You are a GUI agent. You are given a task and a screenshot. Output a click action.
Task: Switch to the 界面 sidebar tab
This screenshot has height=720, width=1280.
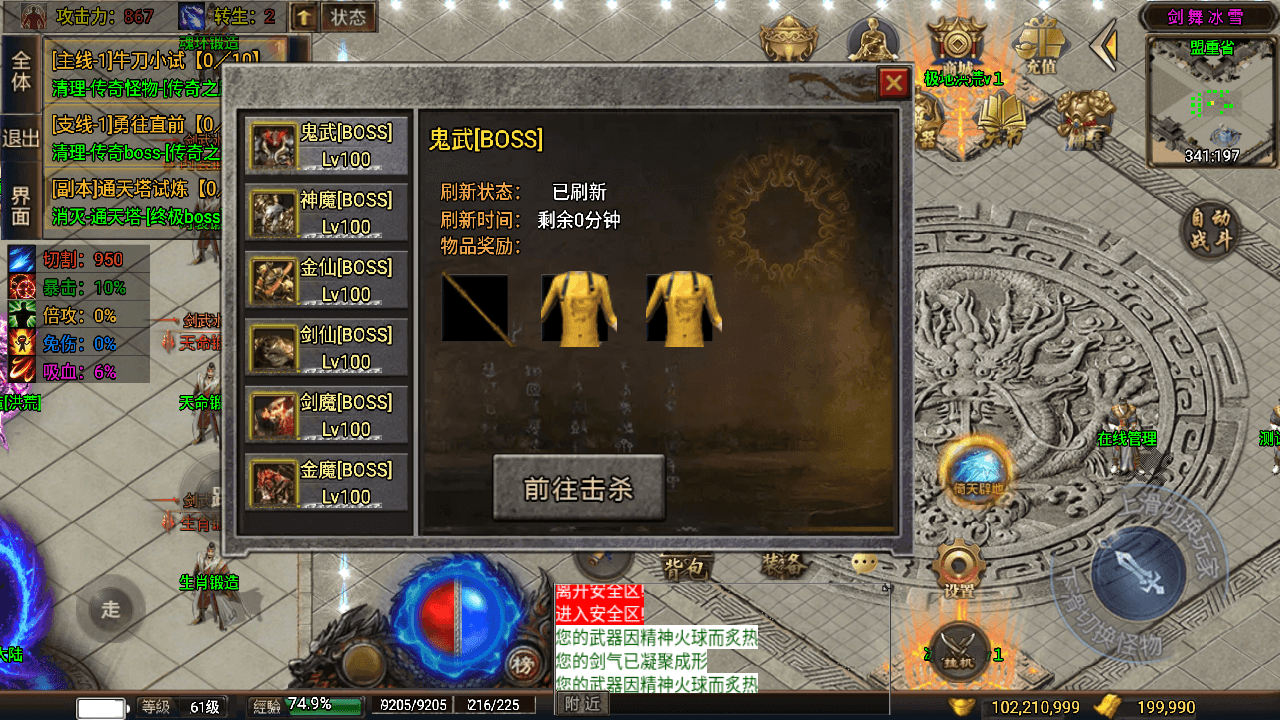coord(20,200)
